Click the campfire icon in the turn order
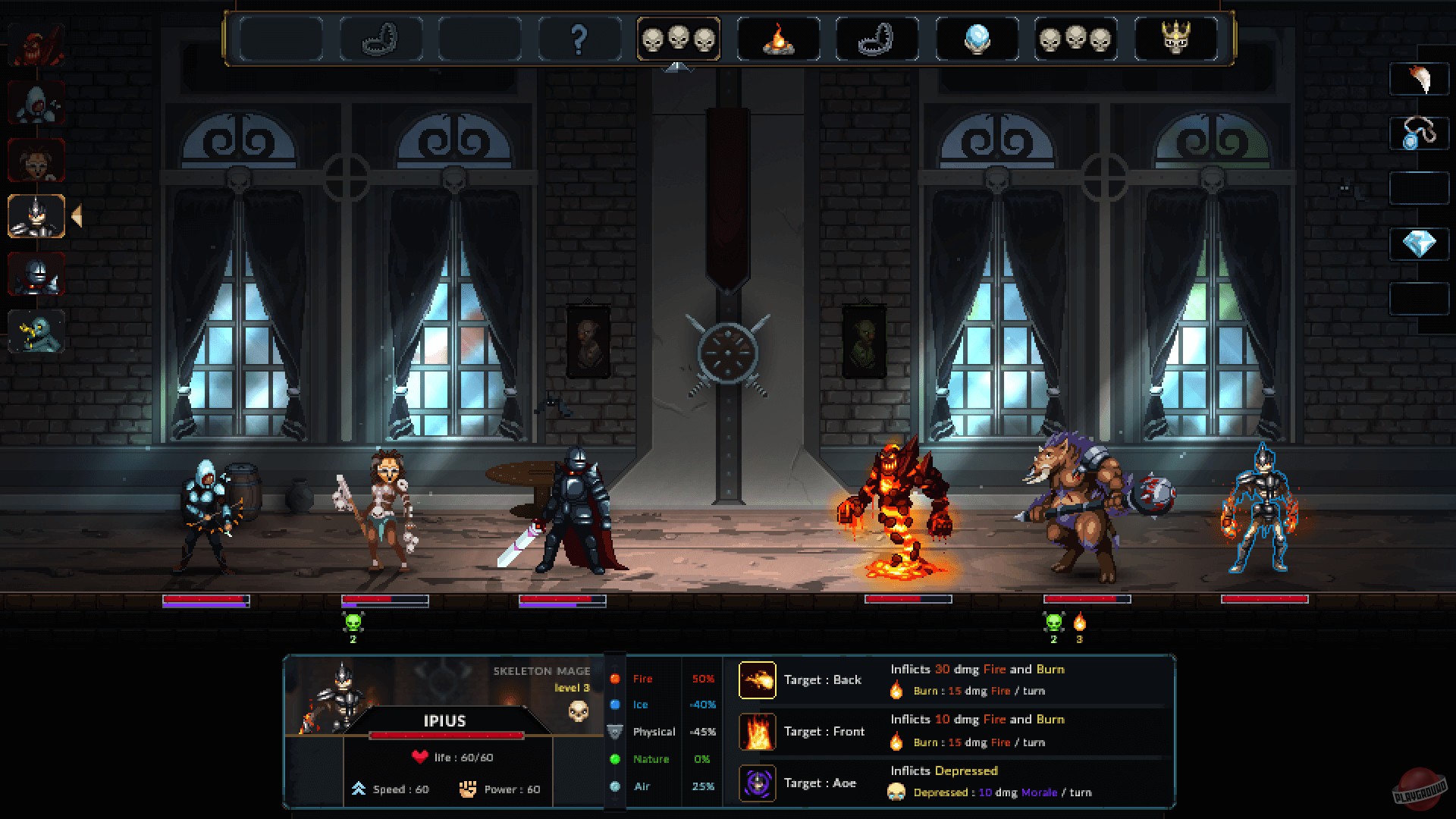Image resolution: width=1456 pixels, height=819 pixels. 778,39
